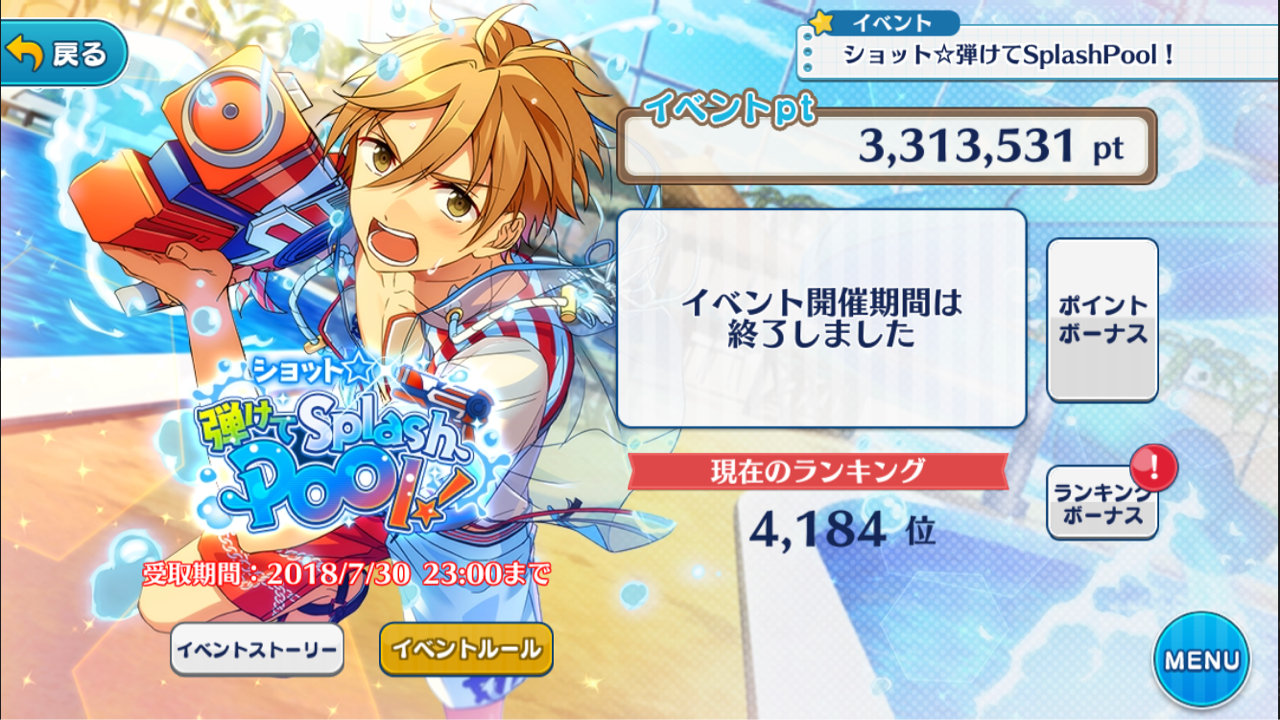This screenshot has height=720, width=1280.
Task: Open イベントストーリー to read event story
Action: click(x=256, y=650)
